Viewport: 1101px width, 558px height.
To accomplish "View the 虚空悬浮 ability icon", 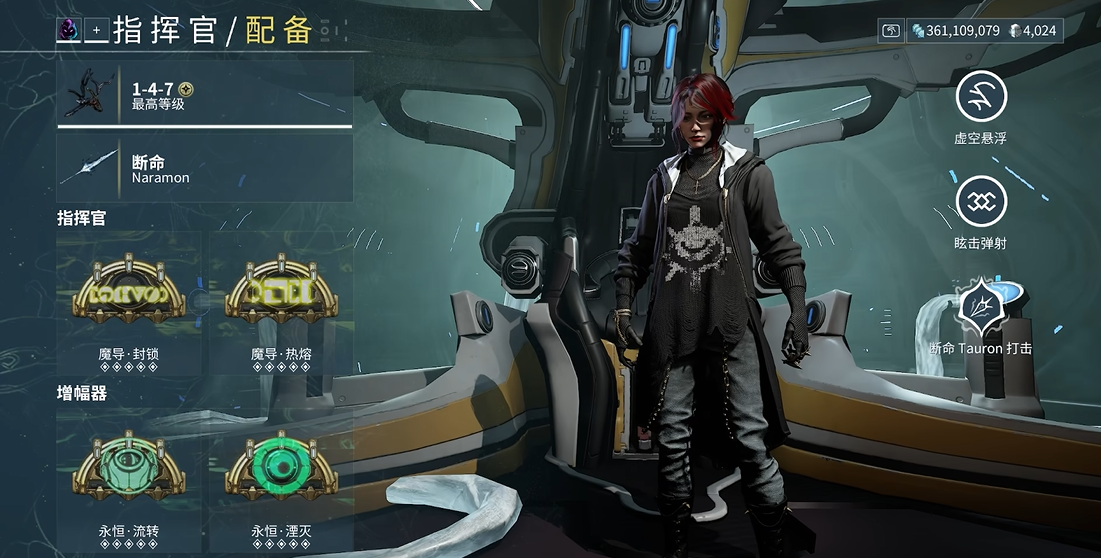I will tap(981, 97).
